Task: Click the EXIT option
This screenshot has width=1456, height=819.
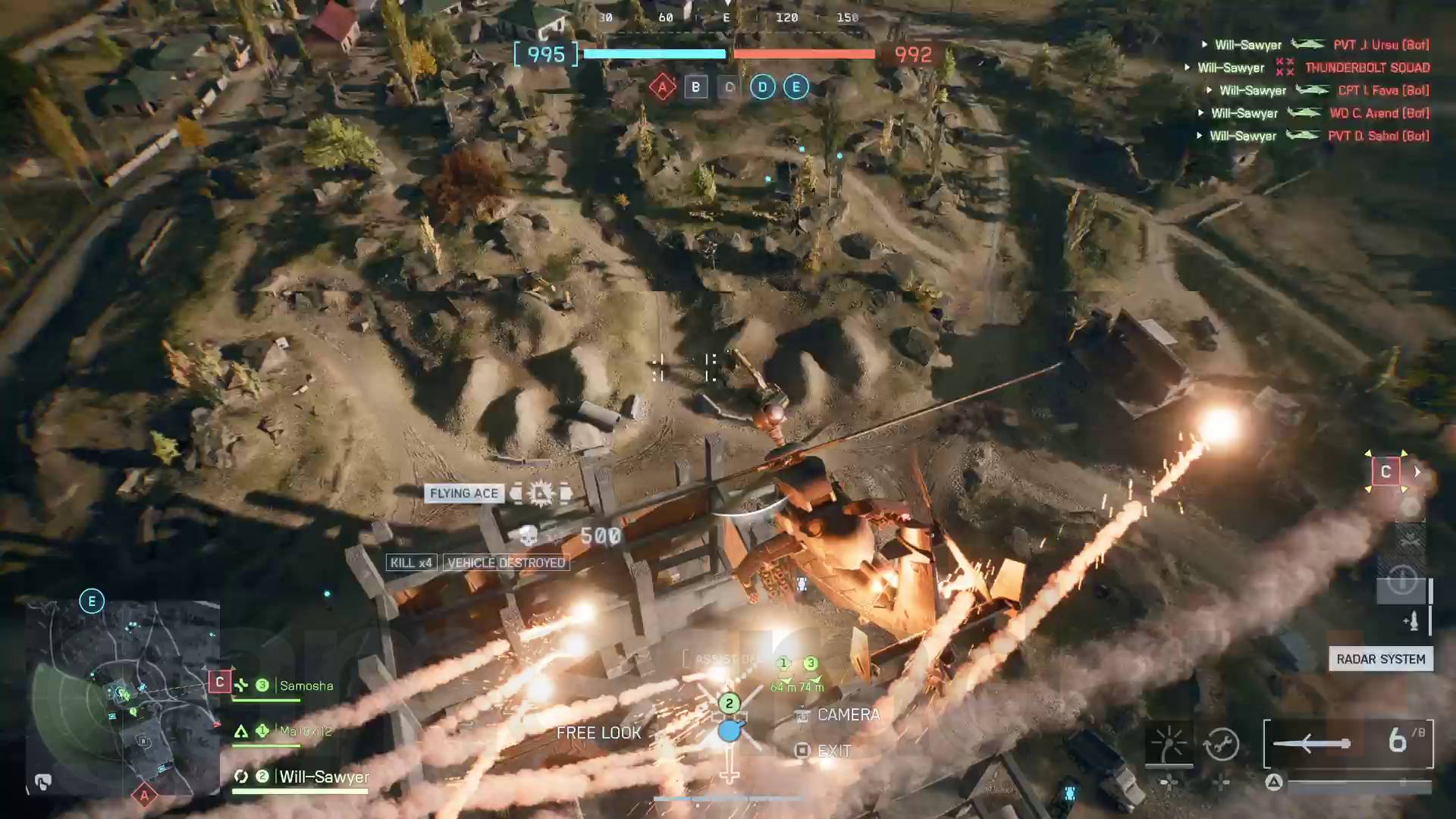Action: [834, 751]
